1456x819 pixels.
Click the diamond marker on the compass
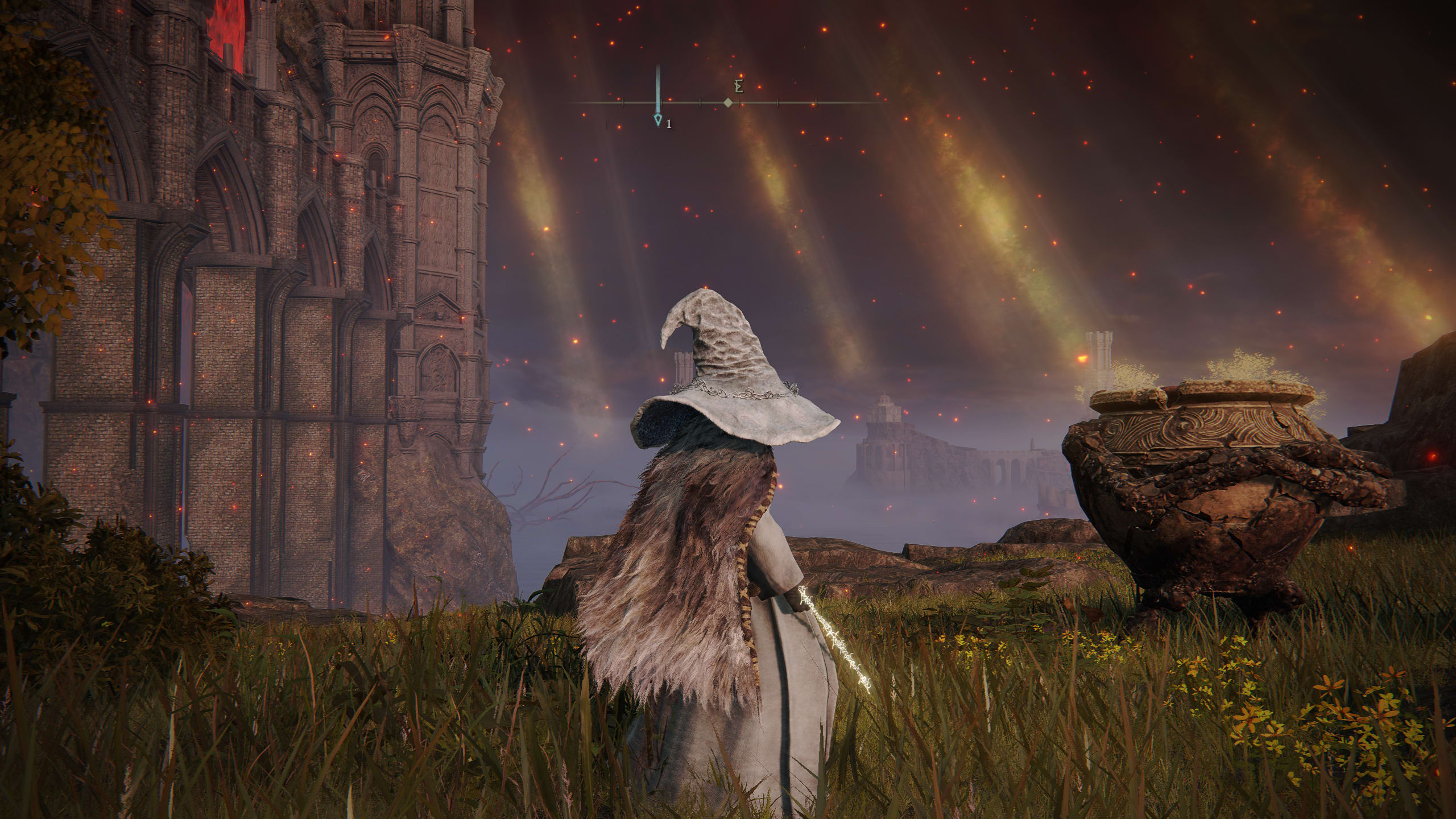click(x=727, y=103)
